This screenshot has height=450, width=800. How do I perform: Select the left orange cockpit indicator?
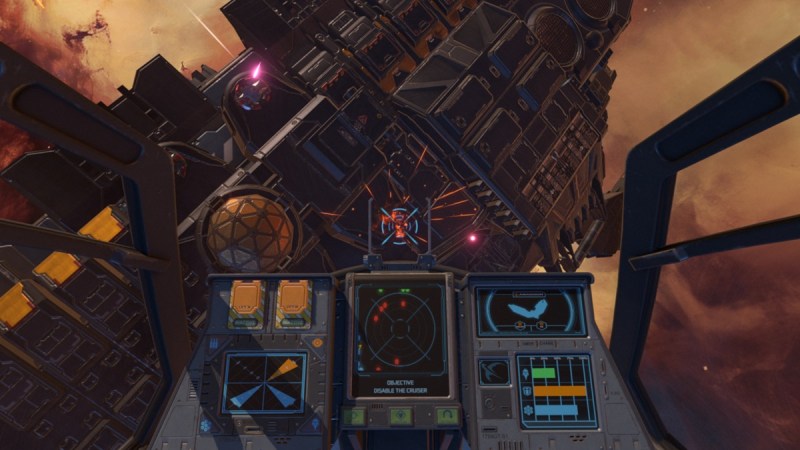[247, 303]
